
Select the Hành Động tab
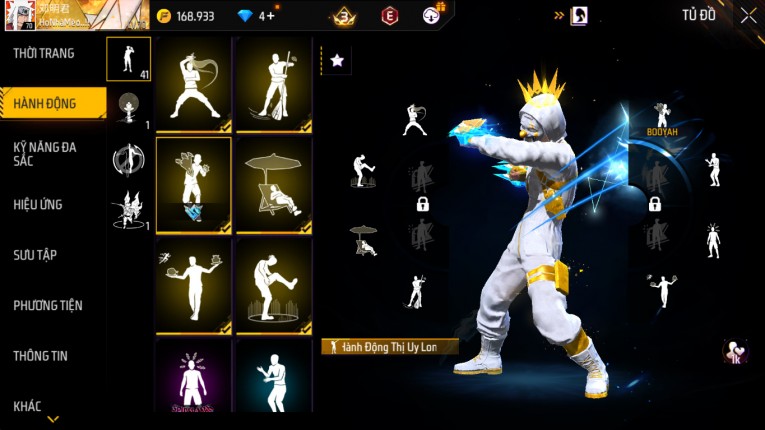pos(46,103)
